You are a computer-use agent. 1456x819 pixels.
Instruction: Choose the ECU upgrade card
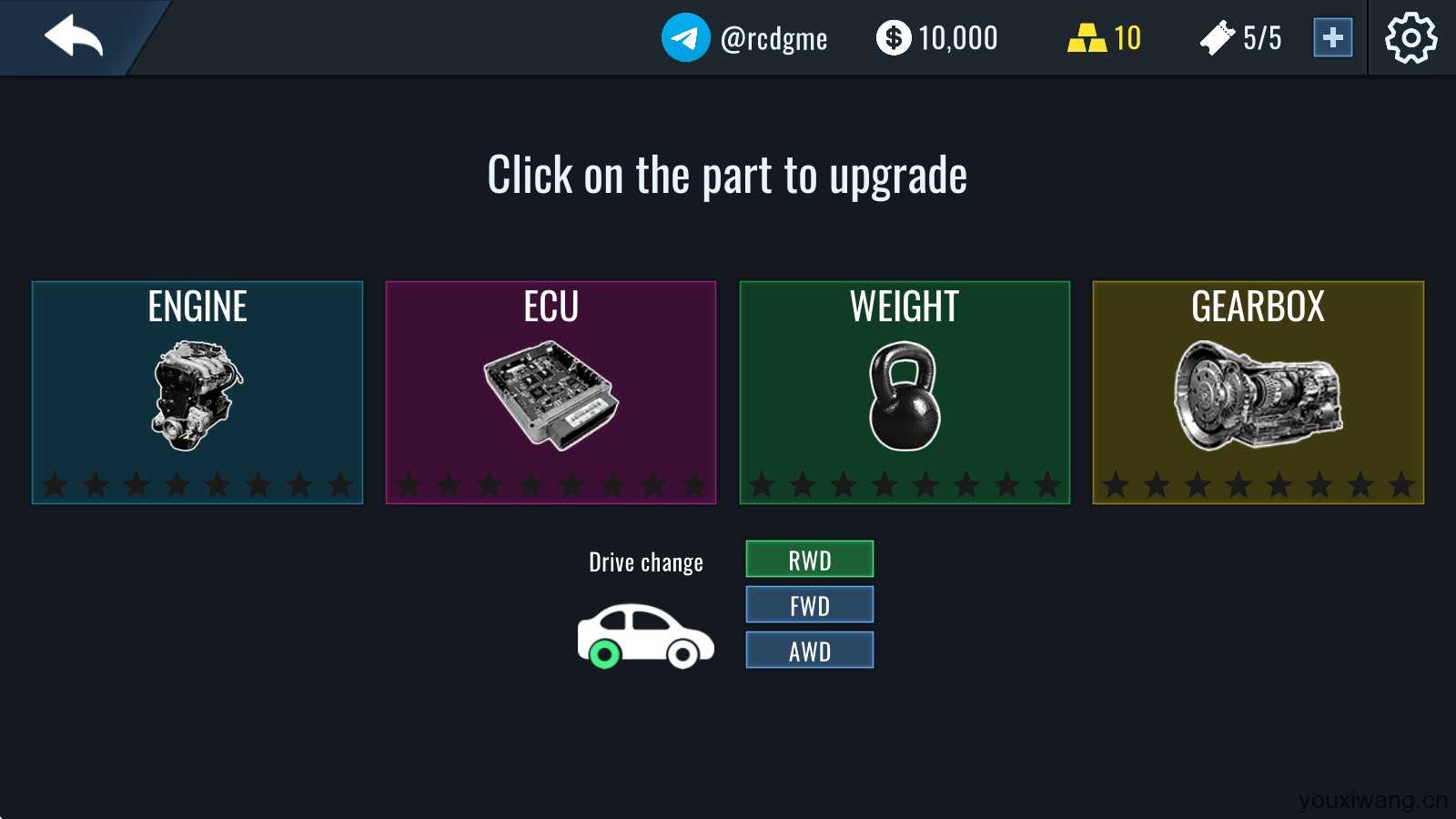(551, 392)
